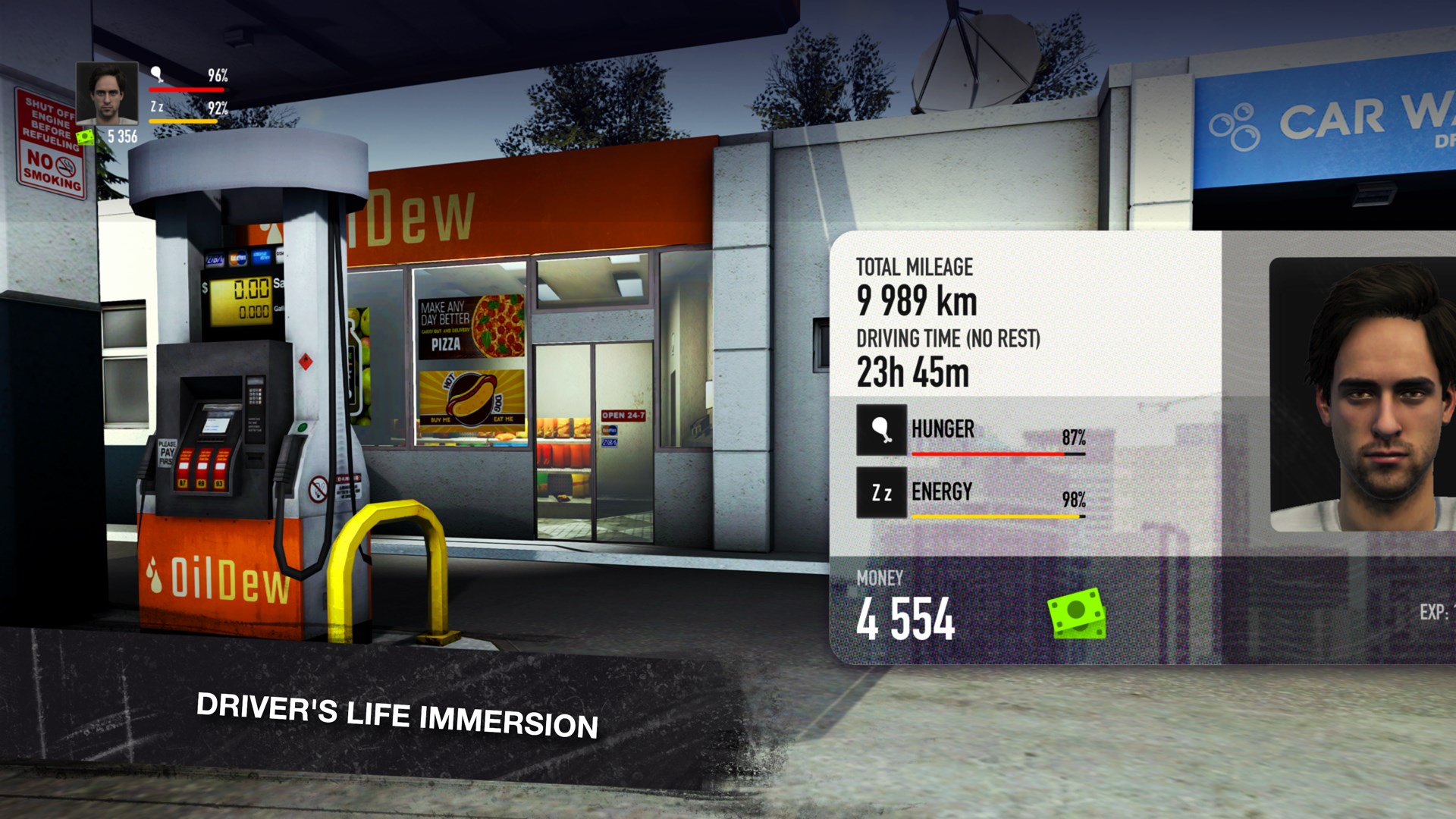Select the Hunger icon in the stats panel
Screen dimensions: 1456x819
[x=881, y=430]
